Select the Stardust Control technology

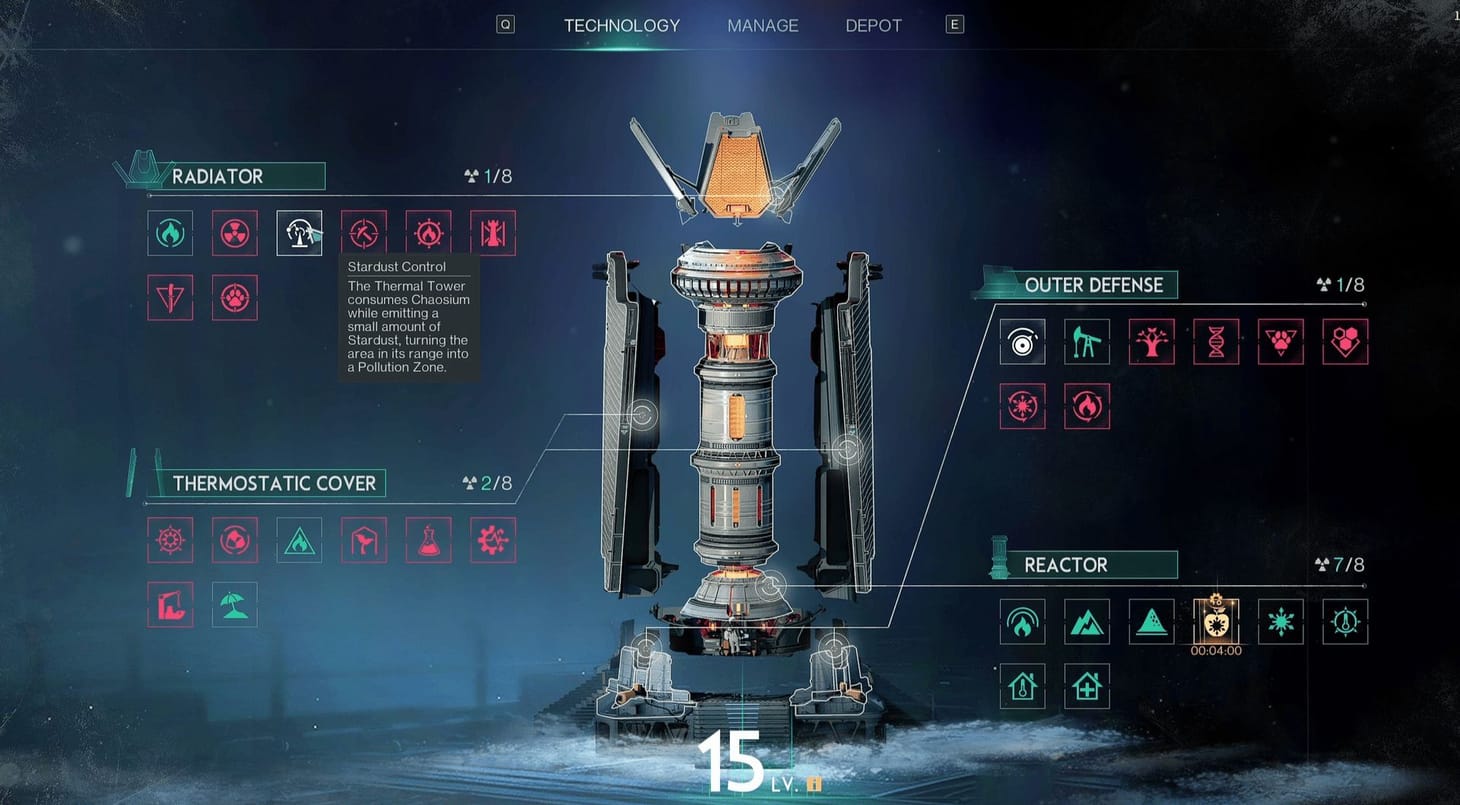click(x=299, y=232)
